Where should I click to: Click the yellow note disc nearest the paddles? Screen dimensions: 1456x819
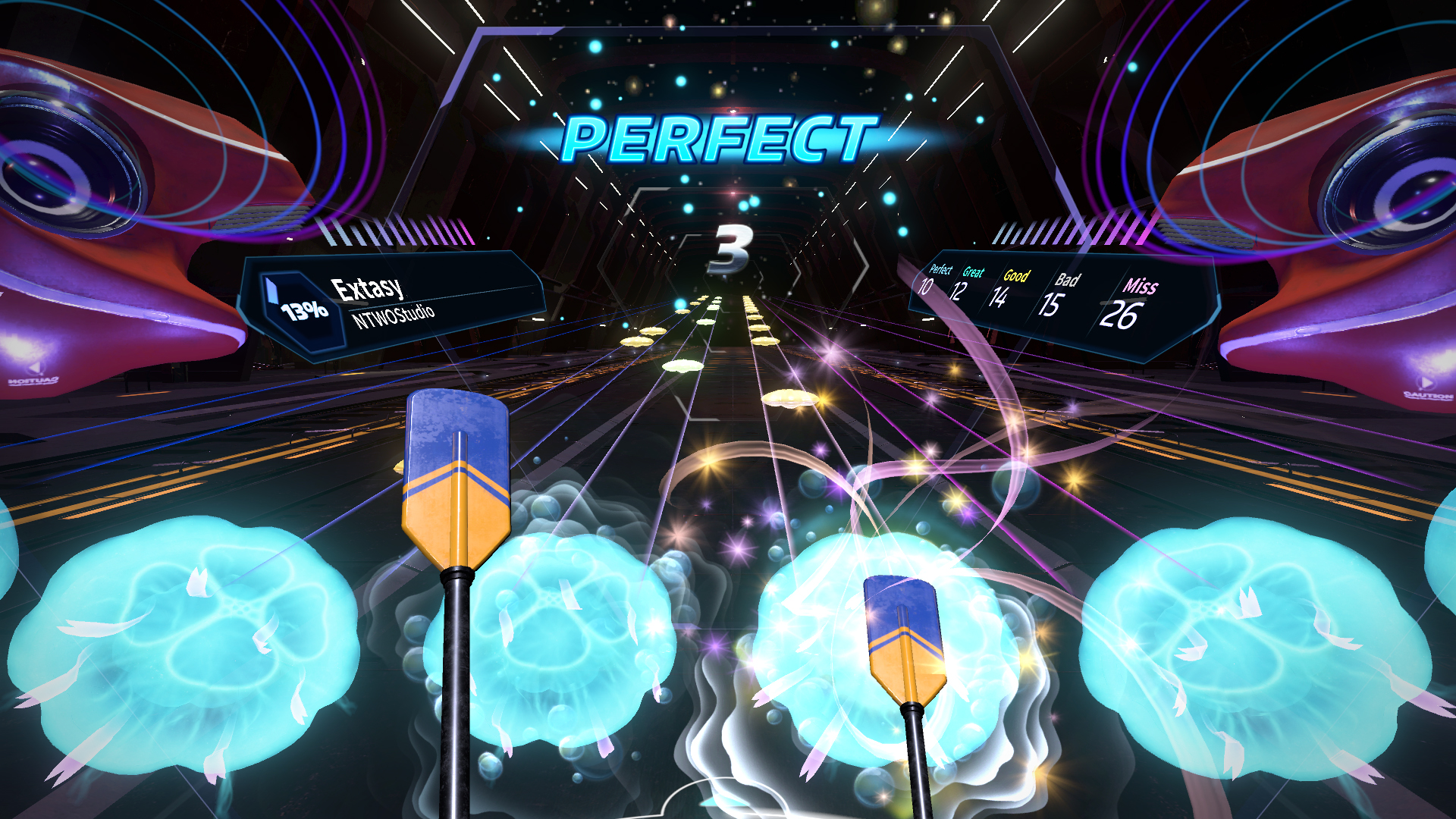(x=789, y=398)
